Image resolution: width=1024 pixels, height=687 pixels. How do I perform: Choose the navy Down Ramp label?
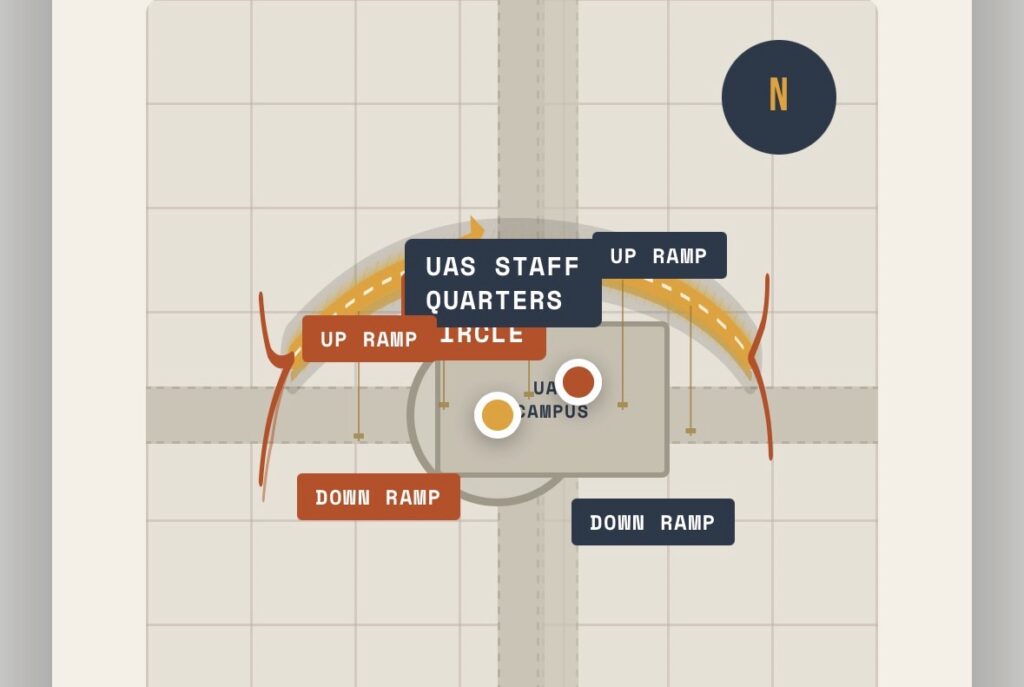click(652, 522)
